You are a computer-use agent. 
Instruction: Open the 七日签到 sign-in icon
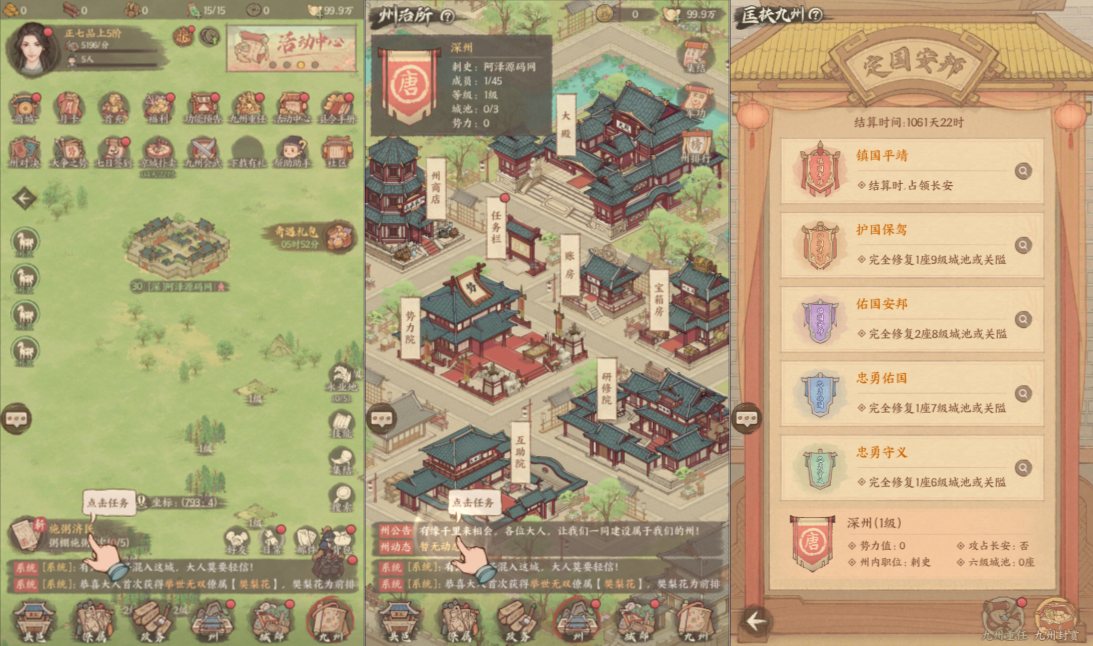(114, 152)
